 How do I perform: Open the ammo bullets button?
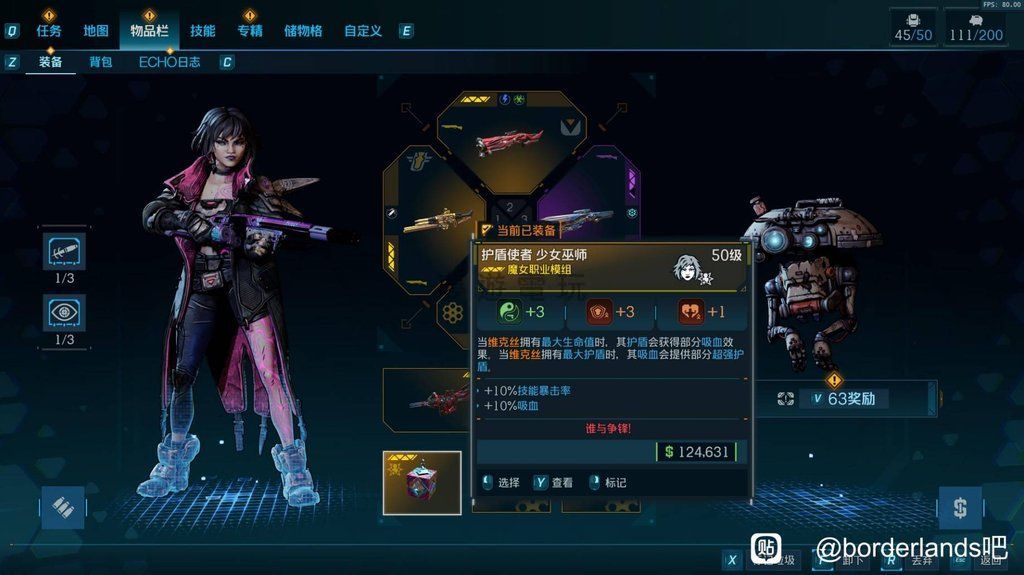tap(63, 507)
